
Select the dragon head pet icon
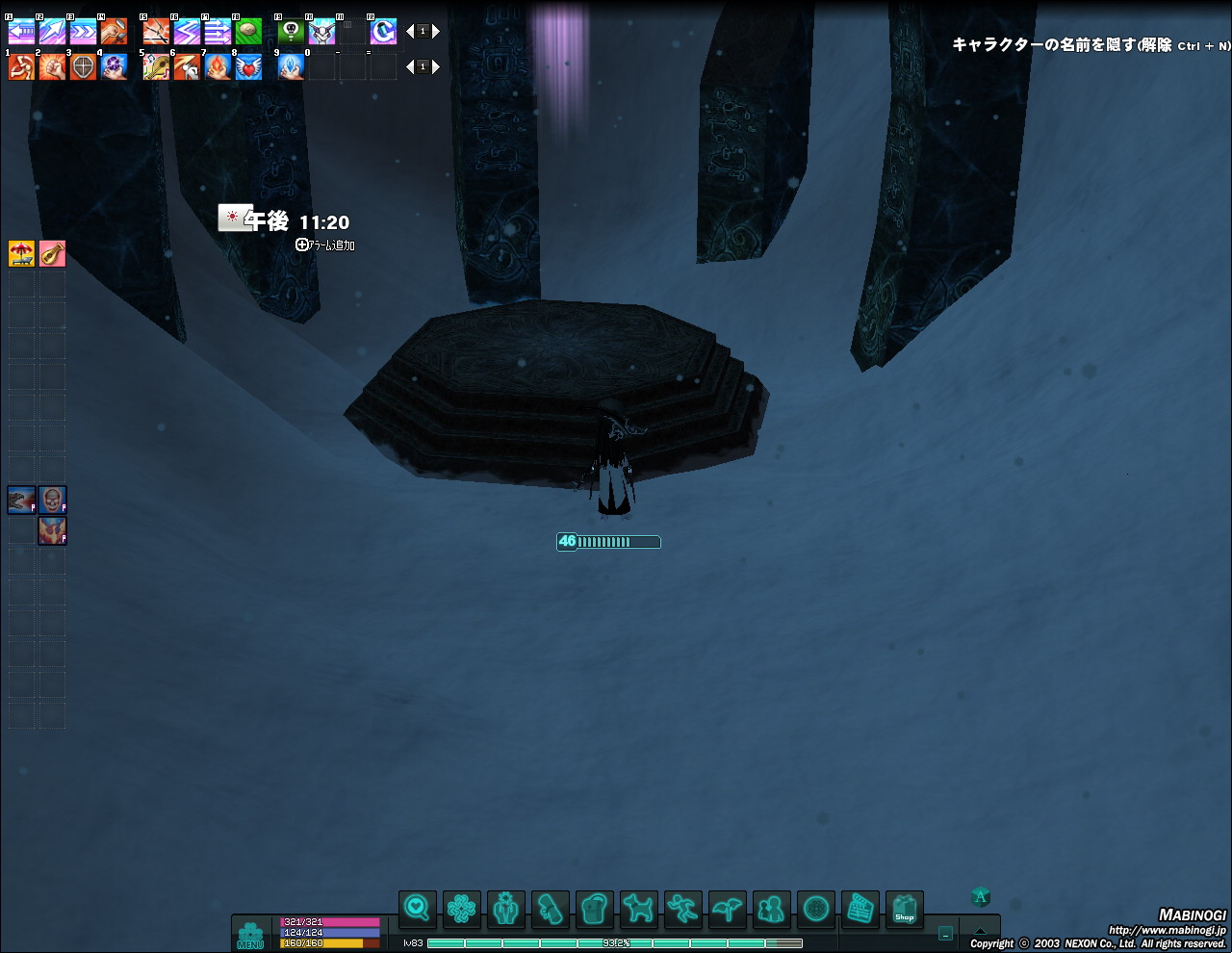point(21,500)
